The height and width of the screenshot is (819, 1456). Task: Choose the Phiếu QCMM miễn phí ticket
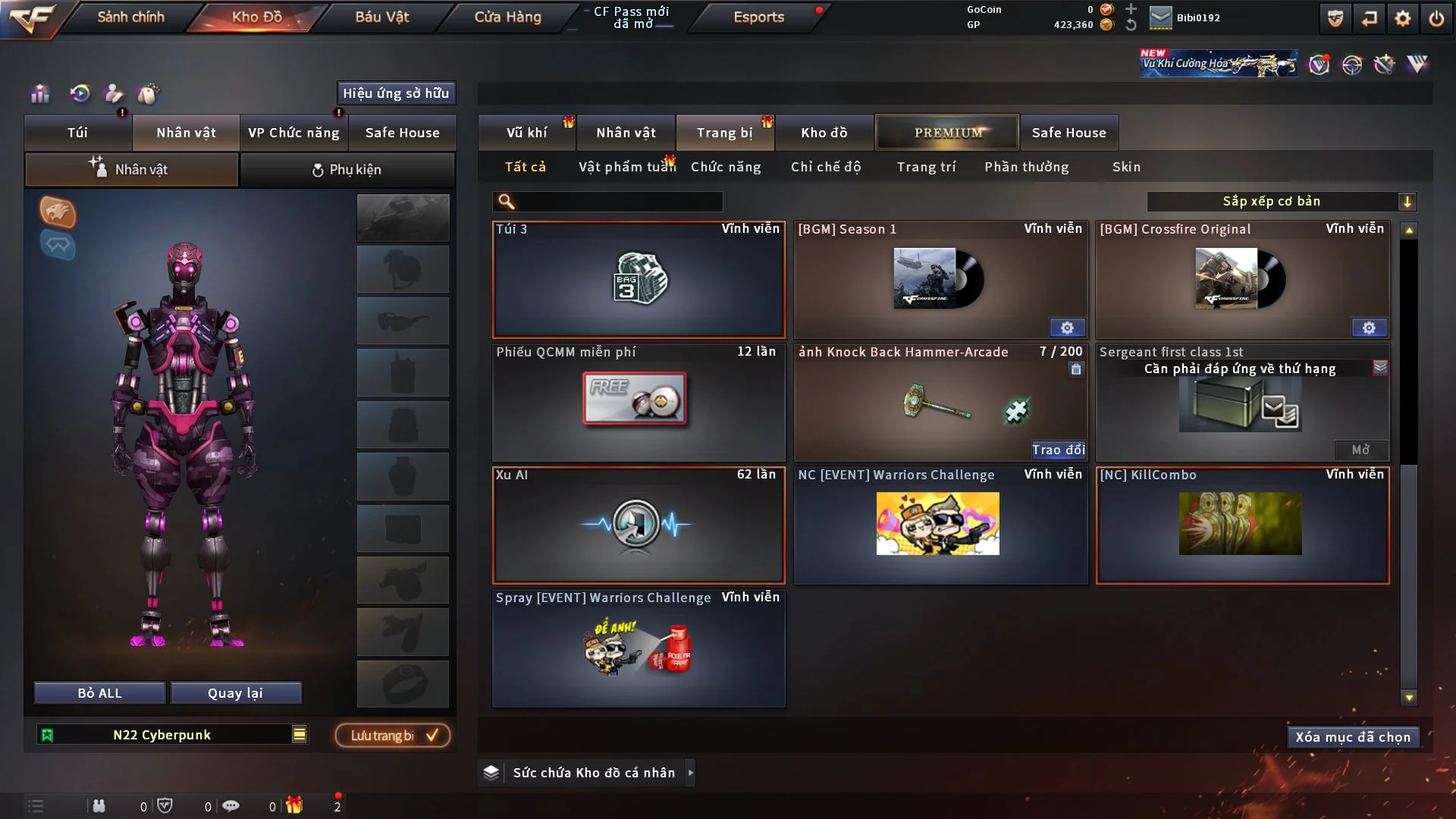[x=639, y=403]
